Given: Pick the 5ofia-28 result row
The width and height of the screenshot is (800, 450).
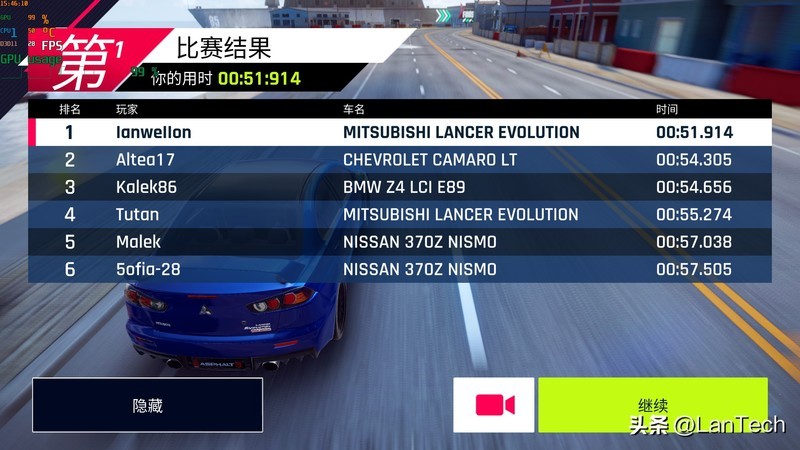Looking at the screenshot, I should [400, 269].
